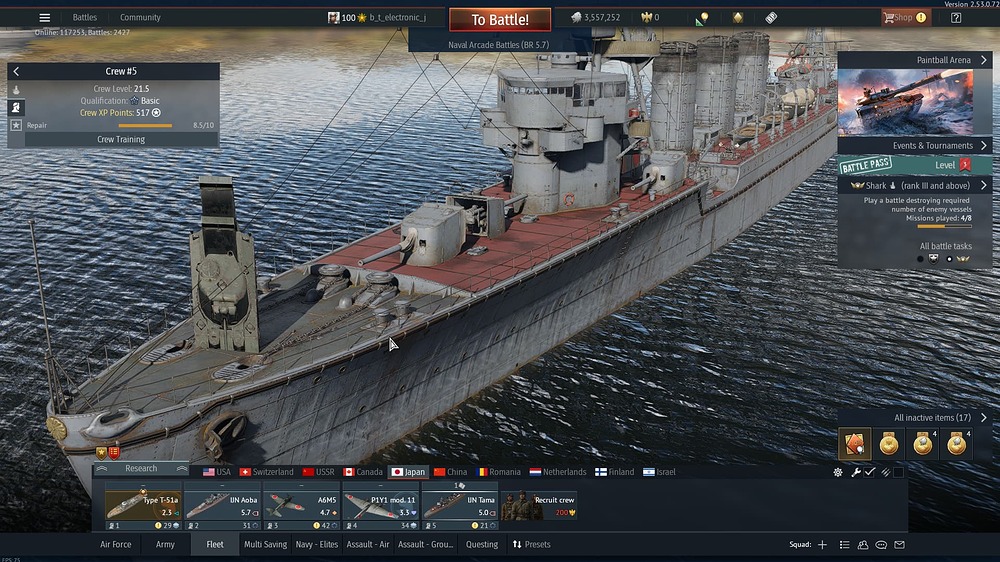Image resolution: width=1000 pixels, height=562 pixels.
Task: Open the Community menu
Action: pyautogui.click(x=140, y=17)
